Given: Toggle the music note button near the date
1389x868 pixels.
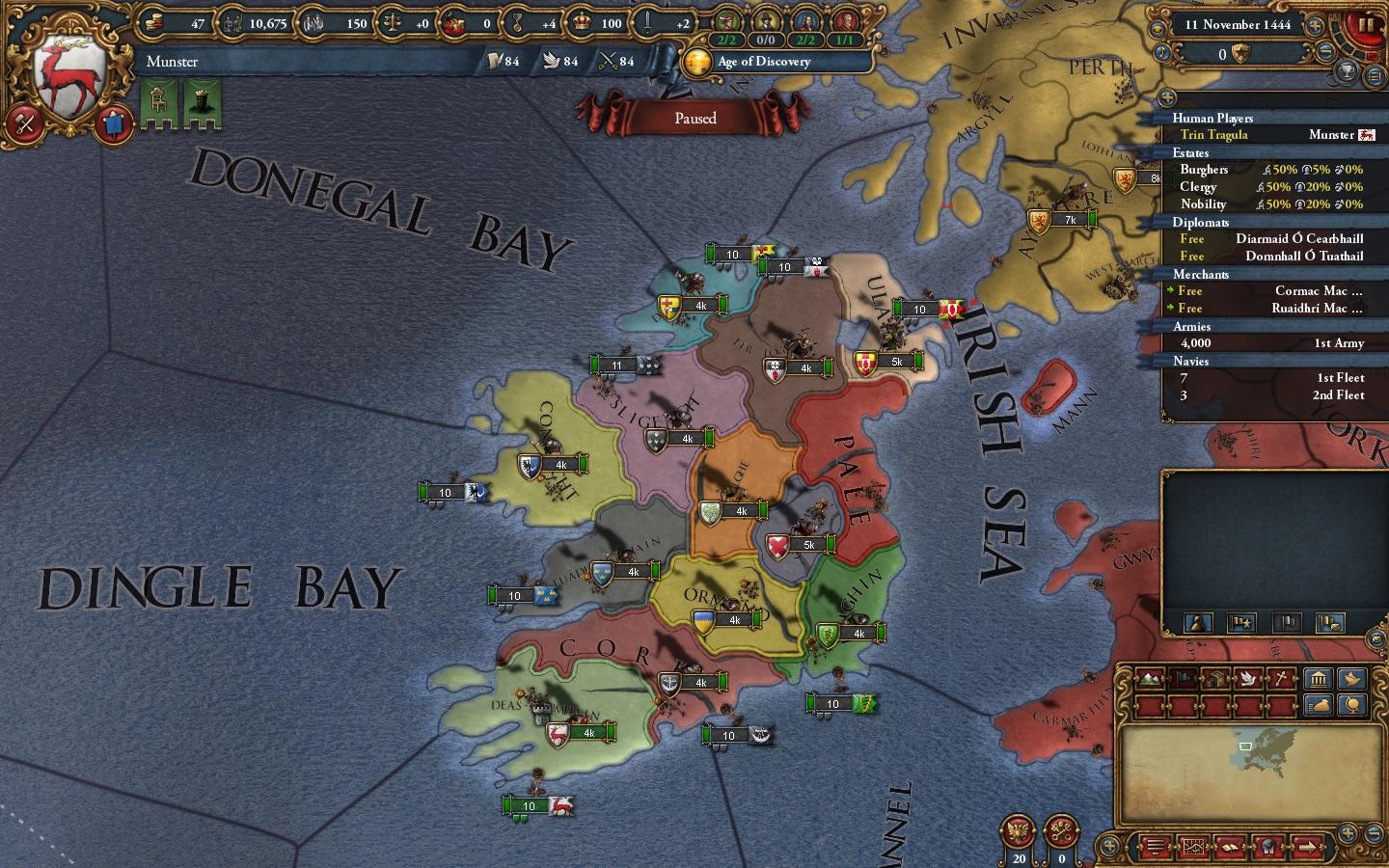Looking at the screenshot, I should pyautogui.click(x=1161, y=52).
